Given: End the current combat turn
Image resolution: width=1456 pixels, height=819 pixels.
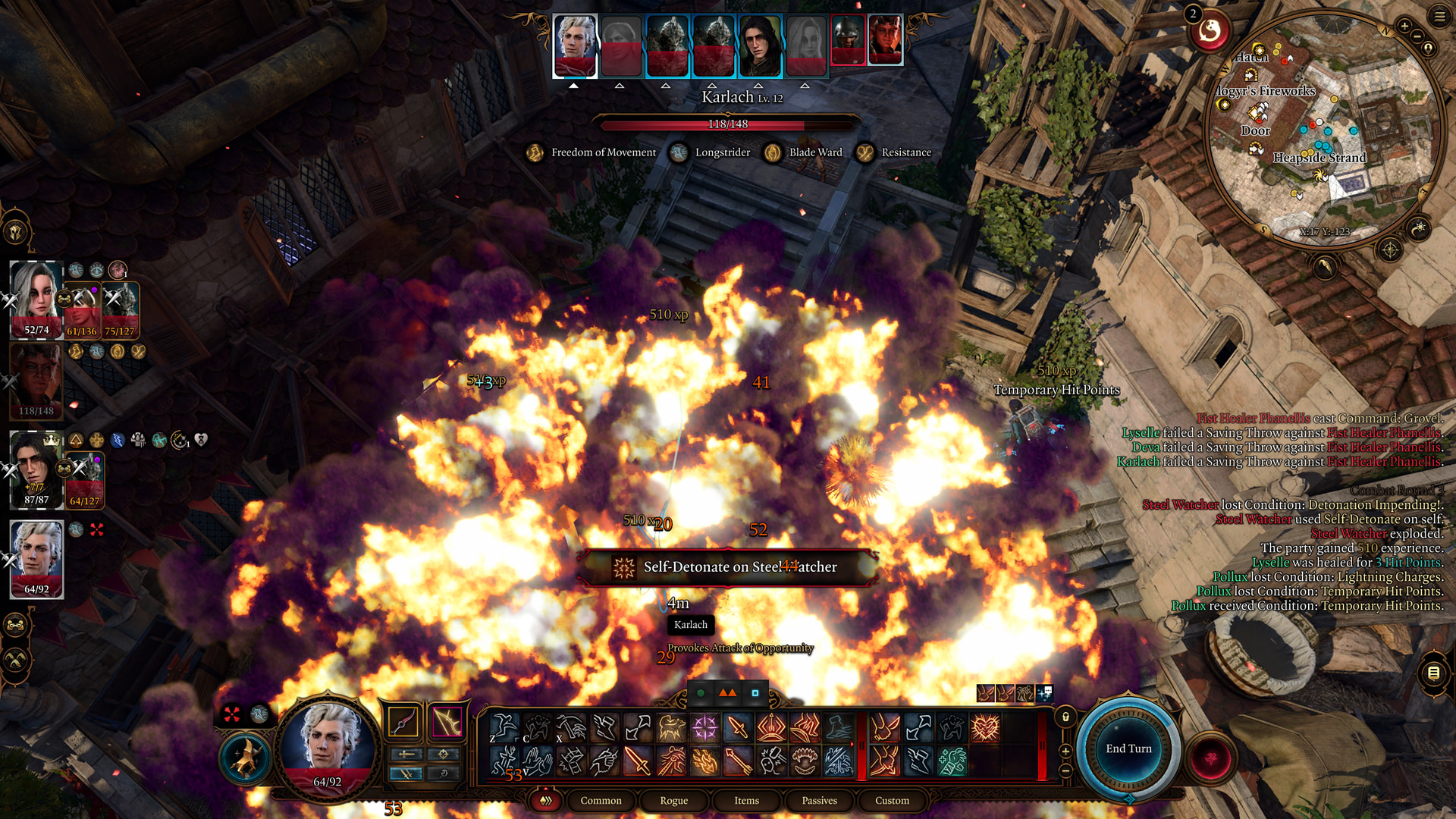Looking at the screenshot, I should (1128, 748).
